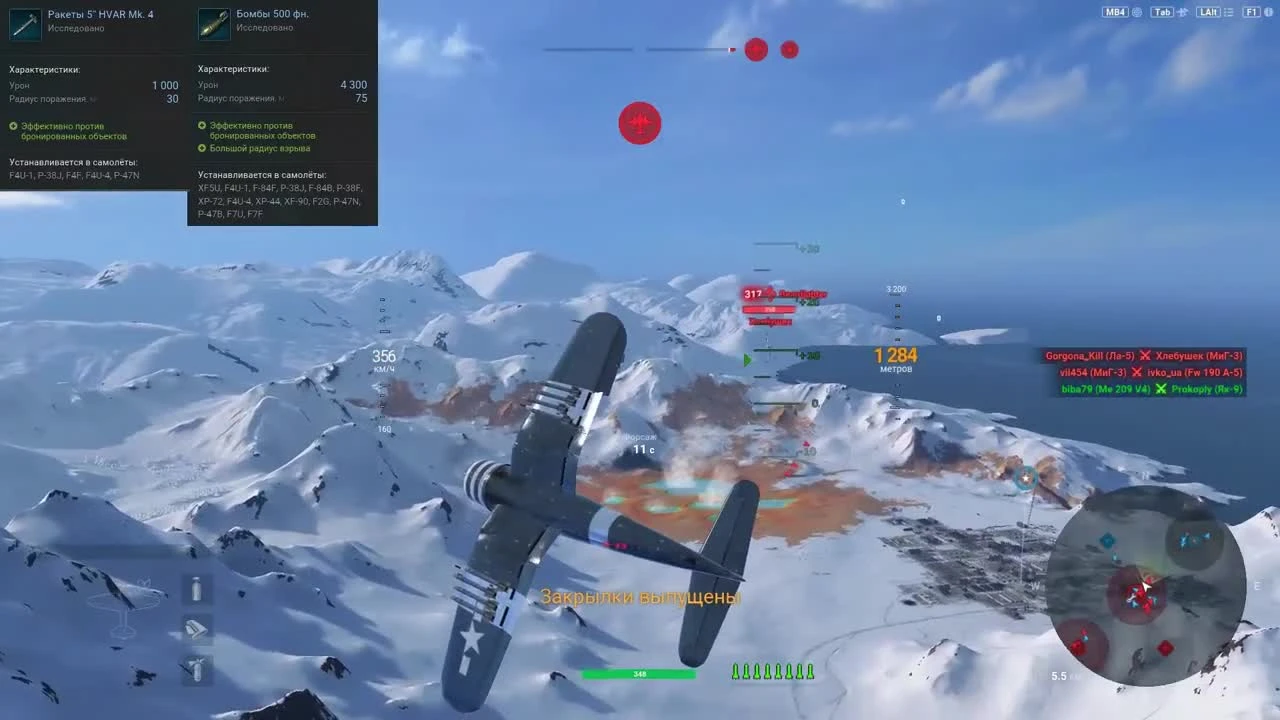Click the red enemy marker above the crosshair

[640, 123]
